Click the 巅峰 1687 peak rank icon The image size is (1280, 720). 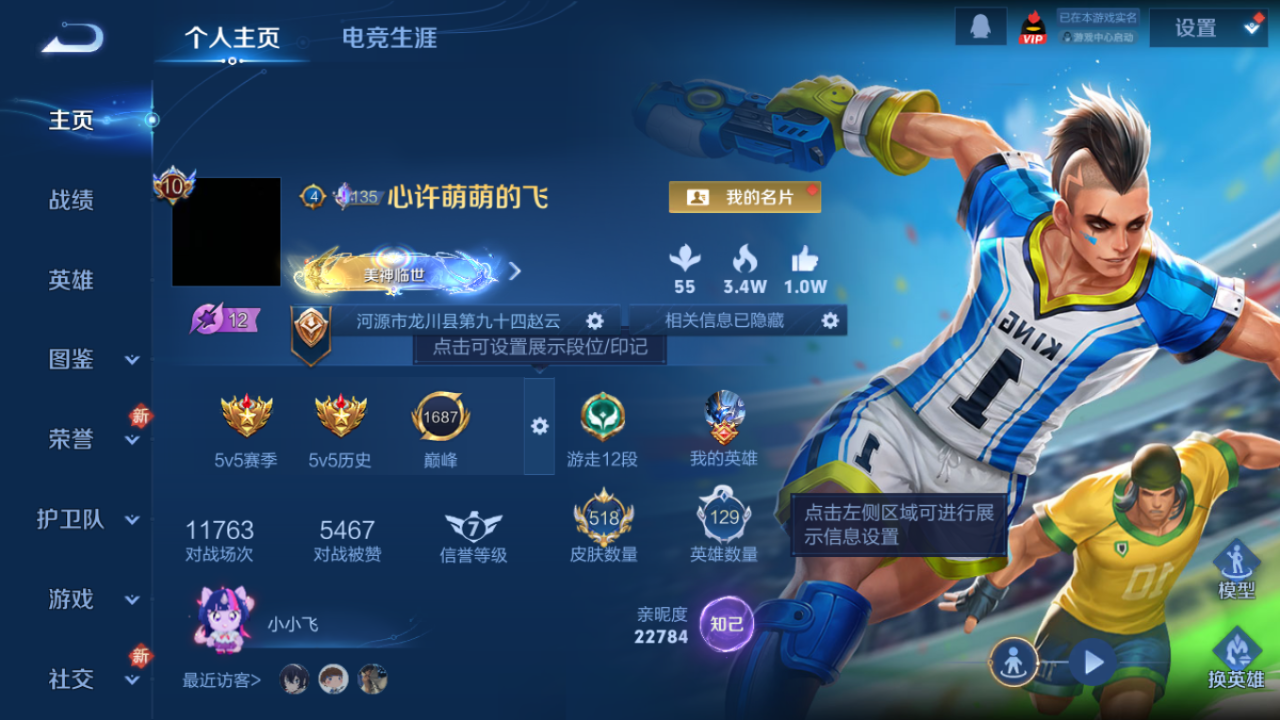click(442, 414)
